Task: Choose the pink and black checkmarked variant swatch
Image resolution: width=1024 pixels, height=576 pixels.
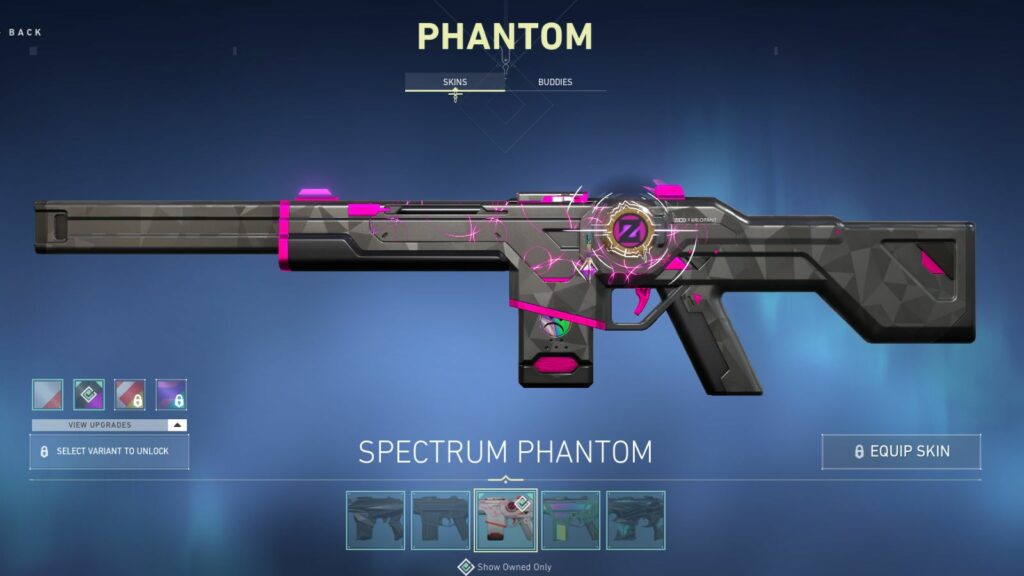Action: [88, 394]
